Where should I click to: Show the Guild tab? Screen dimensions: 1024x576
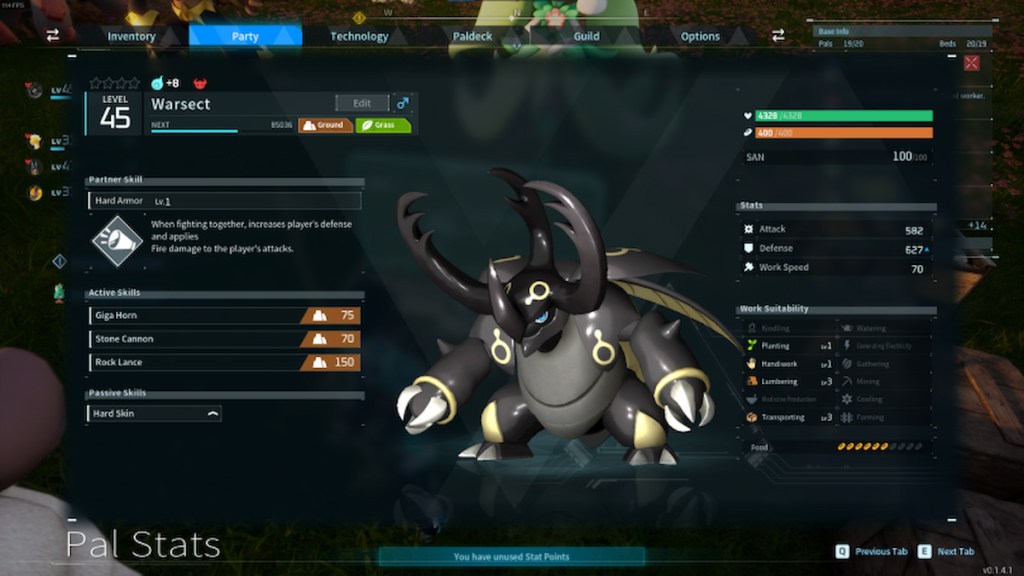[587, 36]
